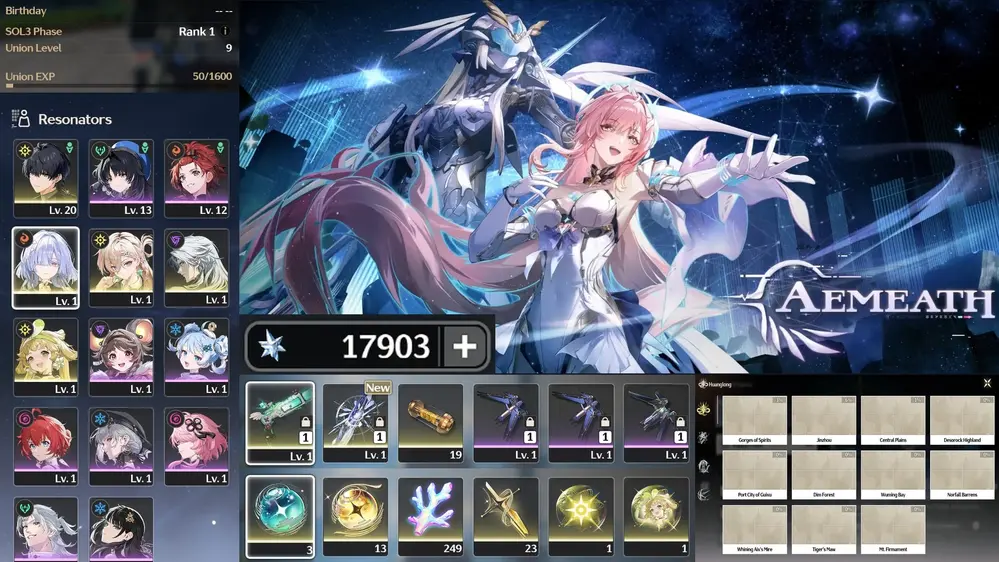
Task: Select the golden spike item with count 23
Action: (x=505, y=515)
